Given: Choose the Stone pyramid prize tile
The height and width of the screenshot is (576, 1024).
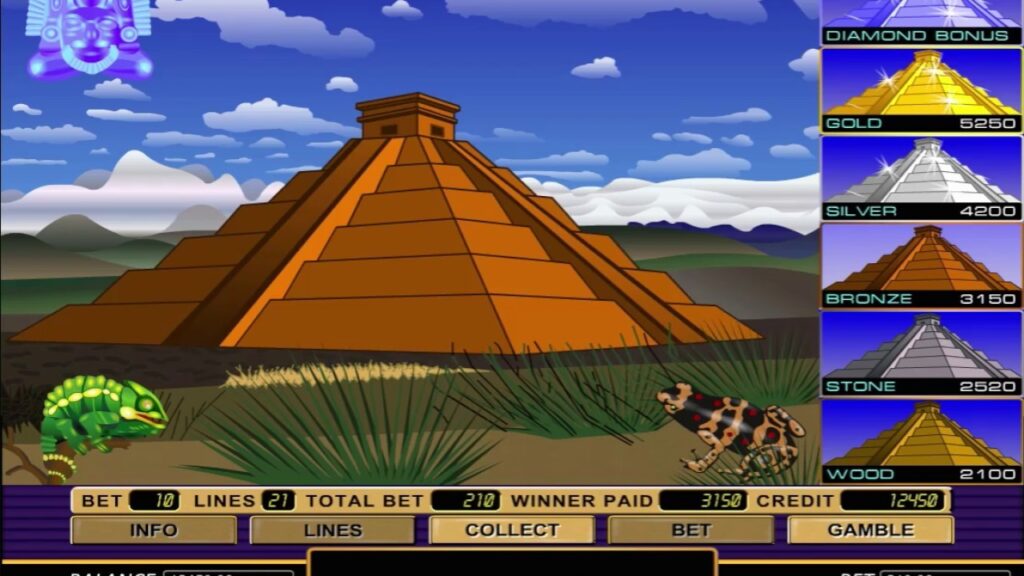Looking at the screenshot, I should (x=921, y=353).
